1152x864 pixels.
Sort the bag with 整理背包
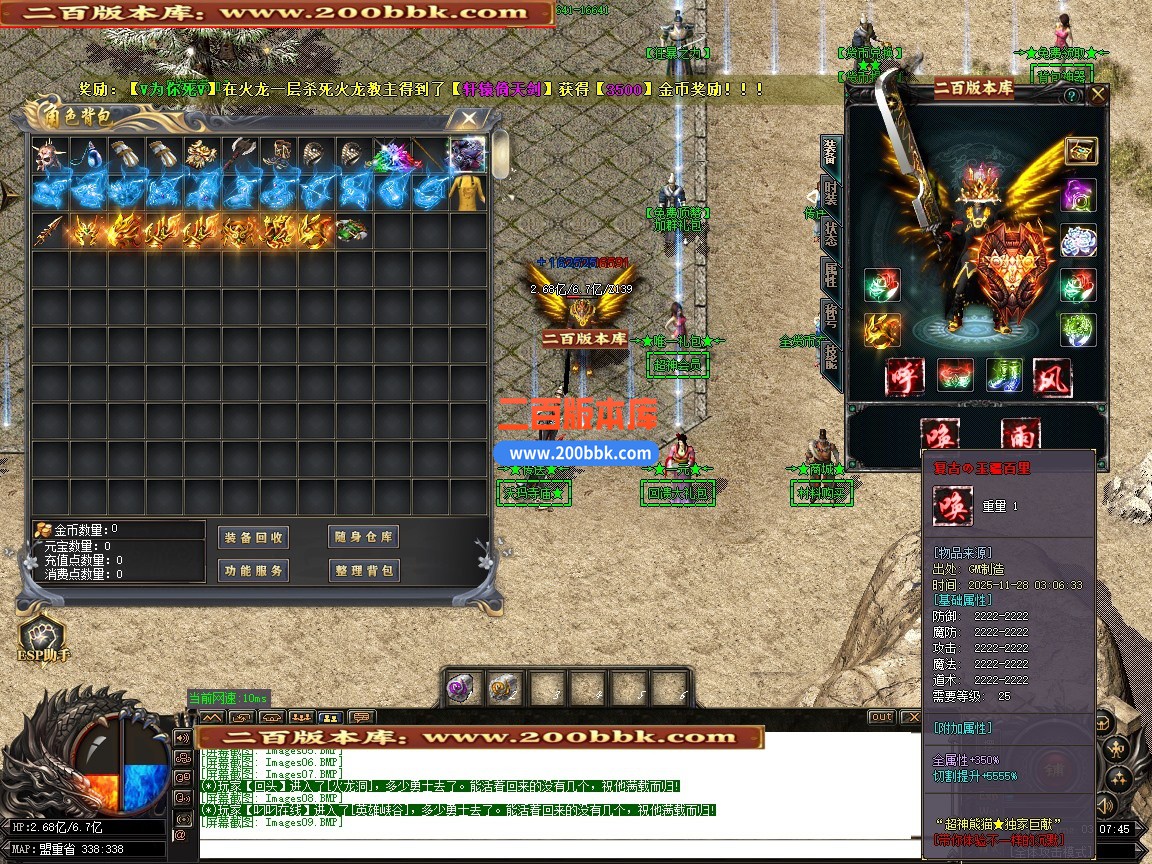(363, 571)
